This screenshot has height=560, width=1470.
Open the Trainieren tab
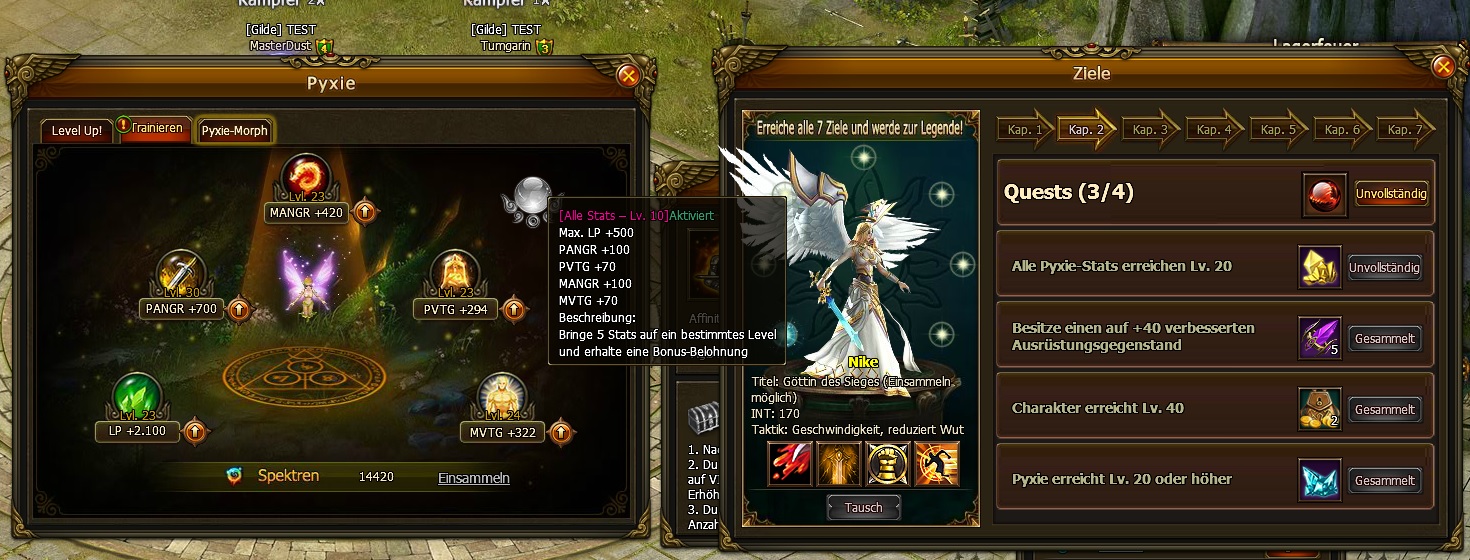[157, 129]
